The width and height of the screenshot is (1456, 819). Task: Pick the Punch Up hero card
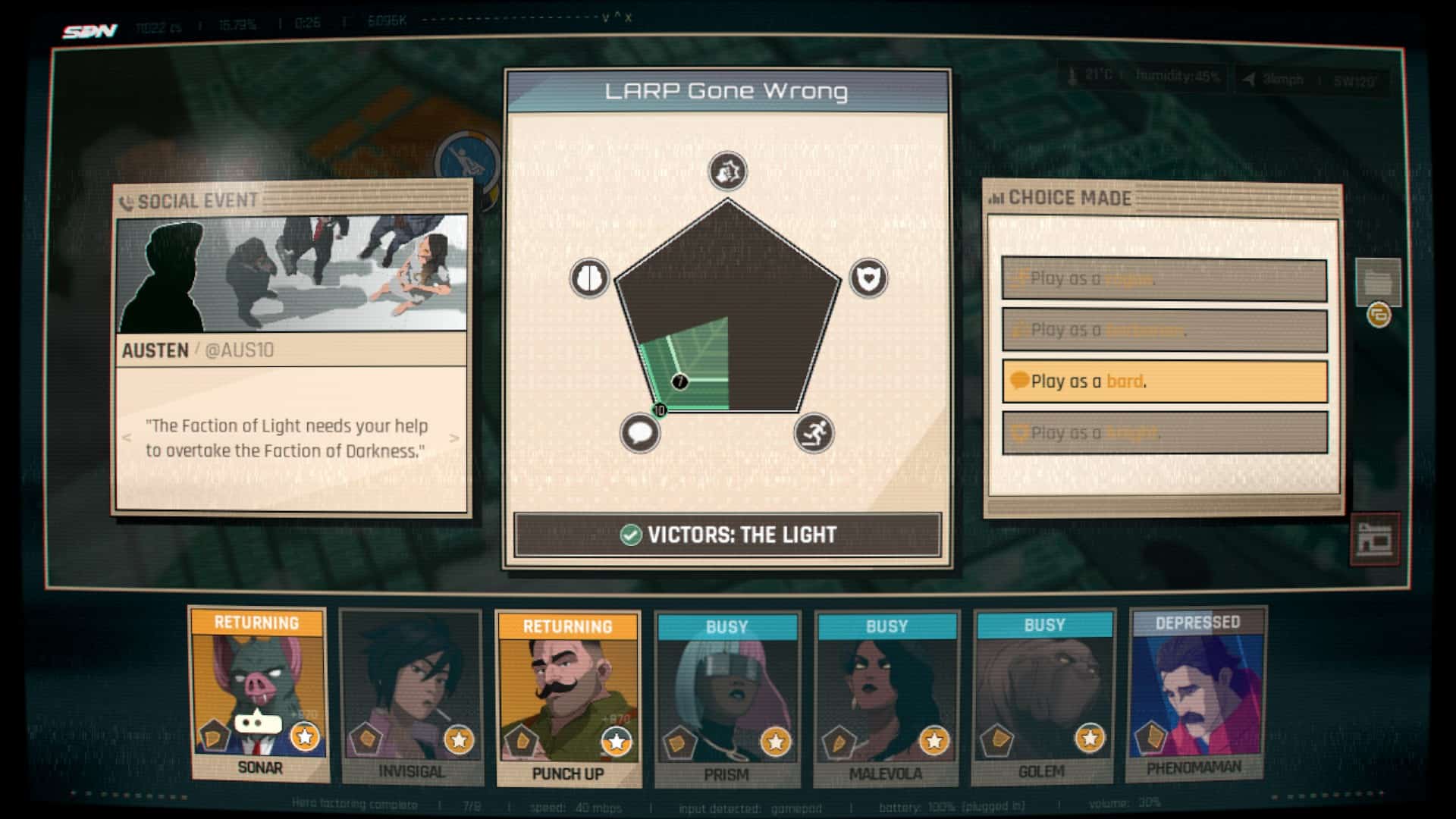[568, 699]
